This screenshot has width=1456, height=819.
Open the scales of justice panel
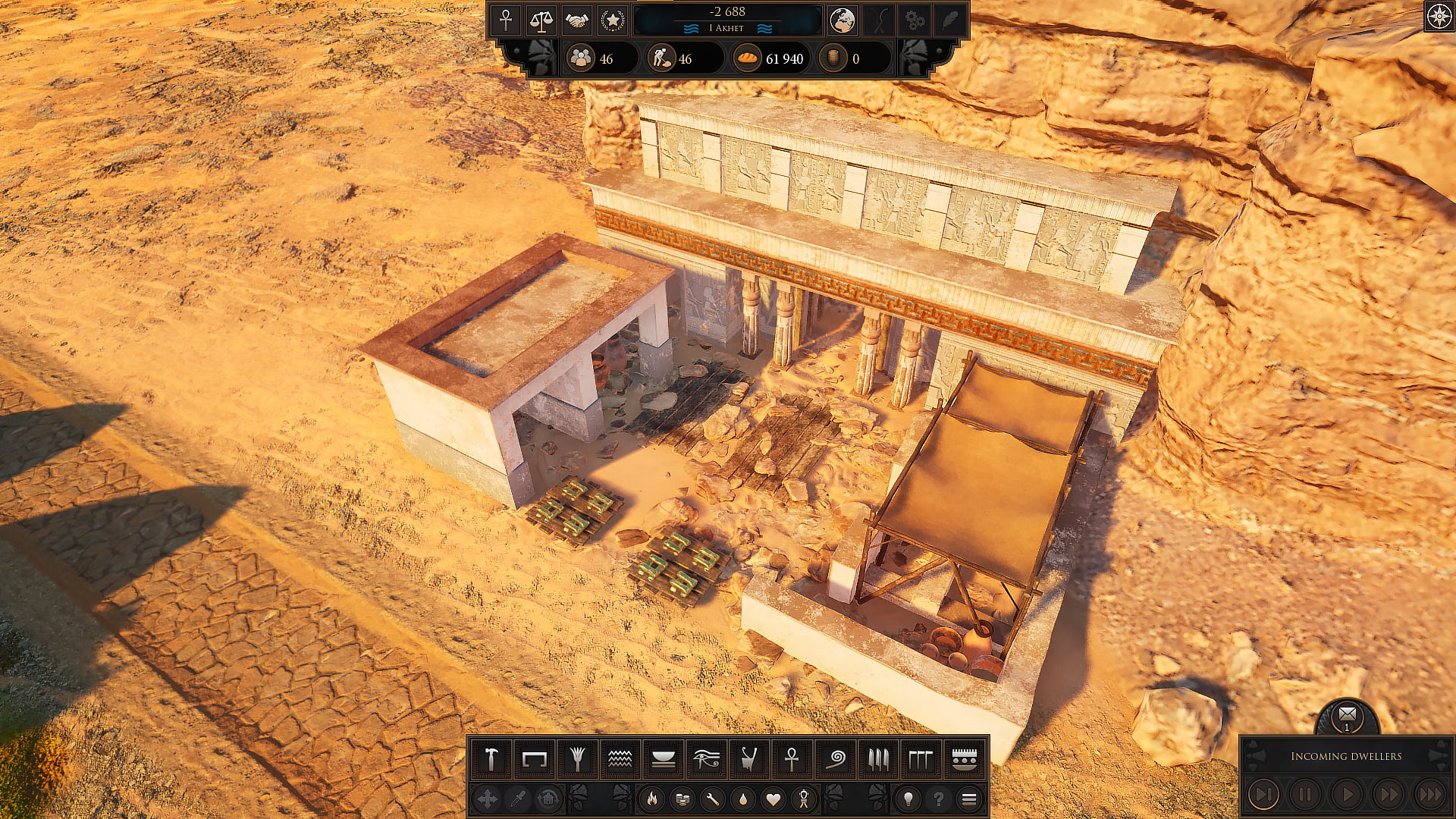point(541,20)
